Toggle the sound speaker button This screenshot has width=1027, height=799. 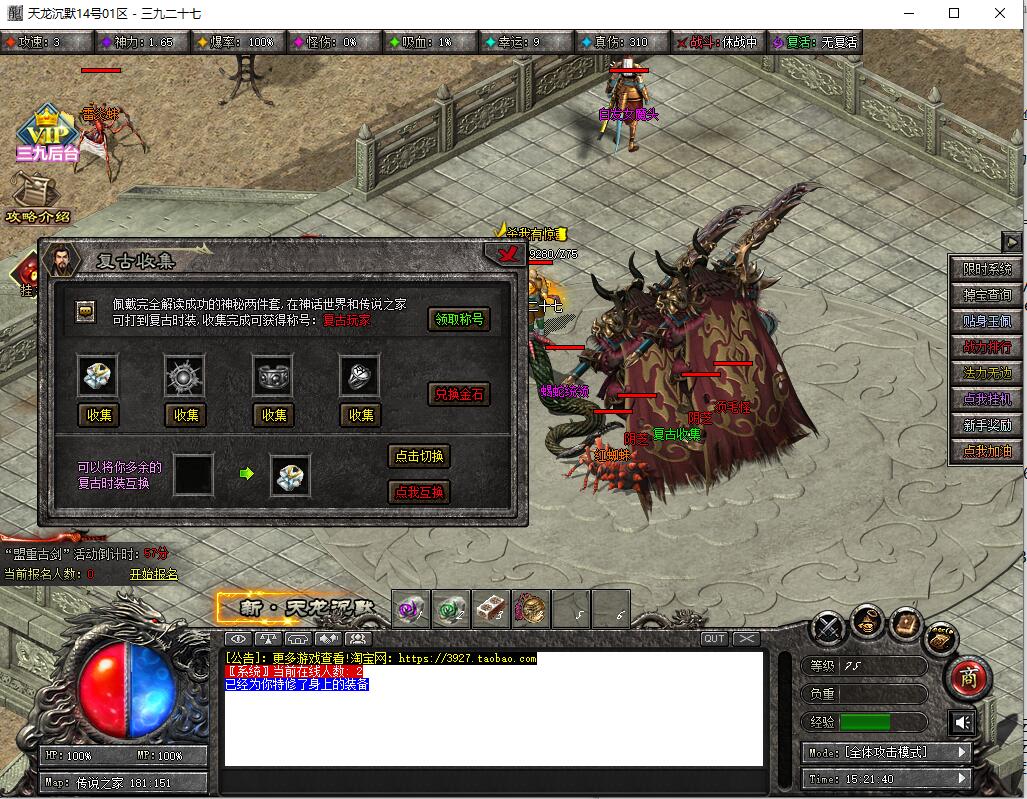pos(962,722)
